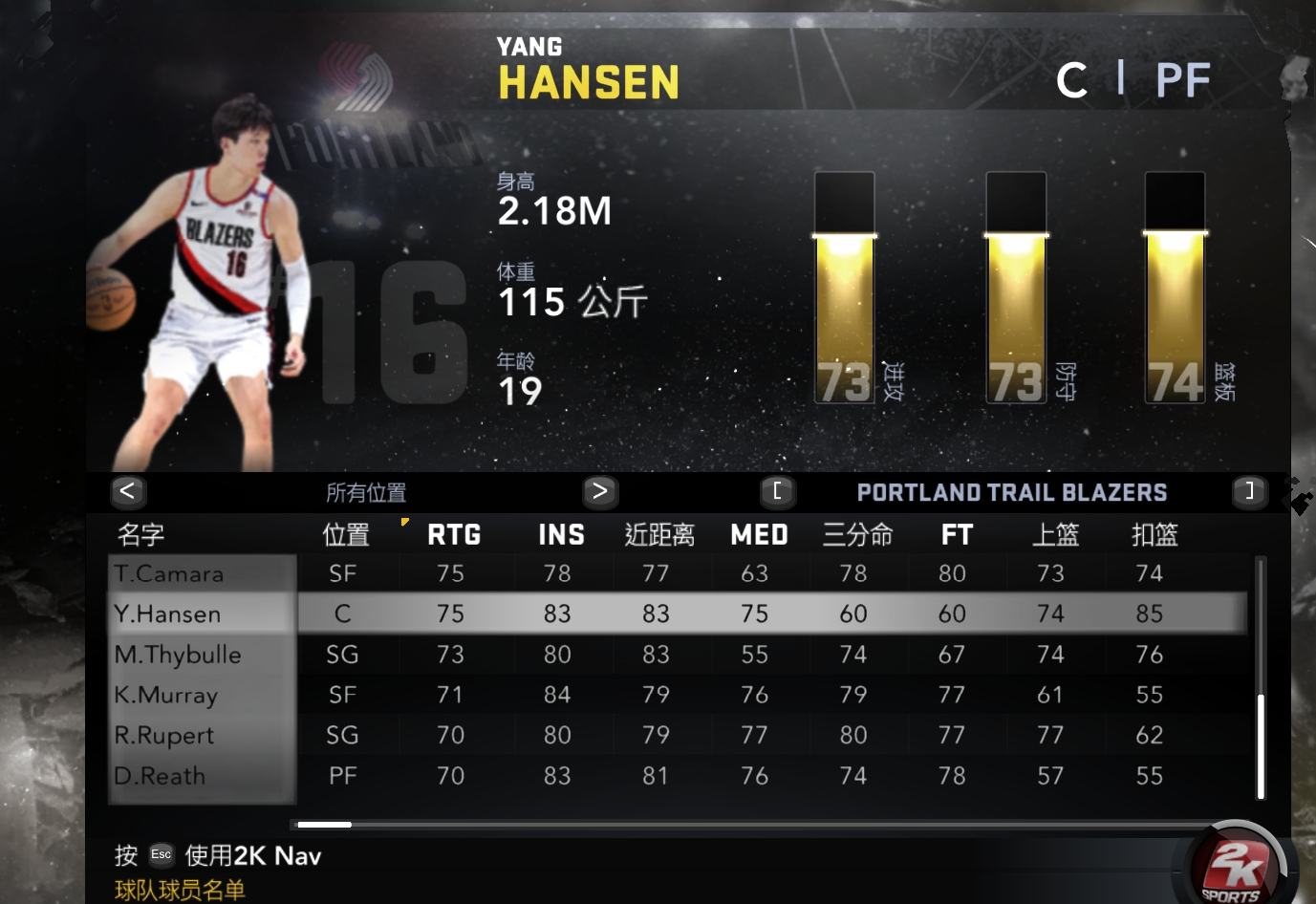This screenshot has width=1316, height=904.
Task: Sort roster by INS column
Action: 561,535
